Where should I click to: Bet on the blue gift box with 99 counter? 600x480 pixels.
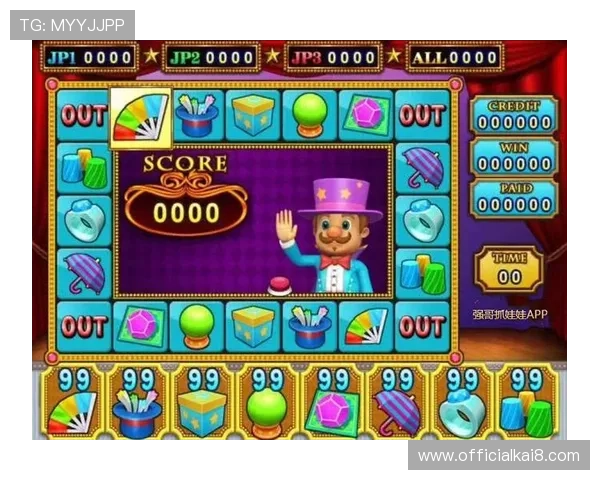click(x=203, y=402)
